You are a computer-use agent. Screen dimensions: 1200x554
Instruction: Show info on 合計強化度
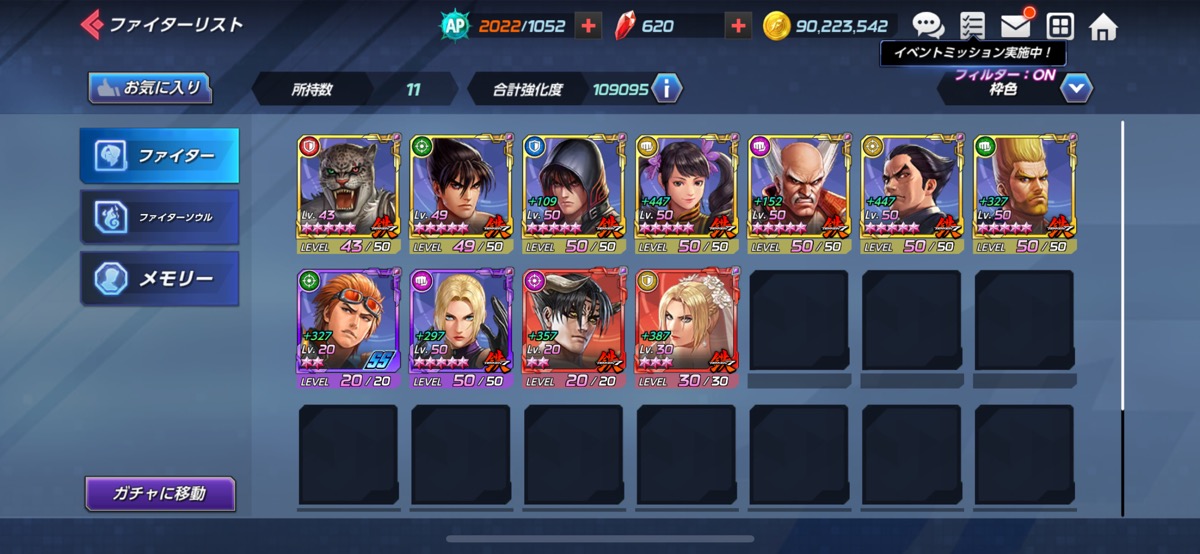(666, 89)
